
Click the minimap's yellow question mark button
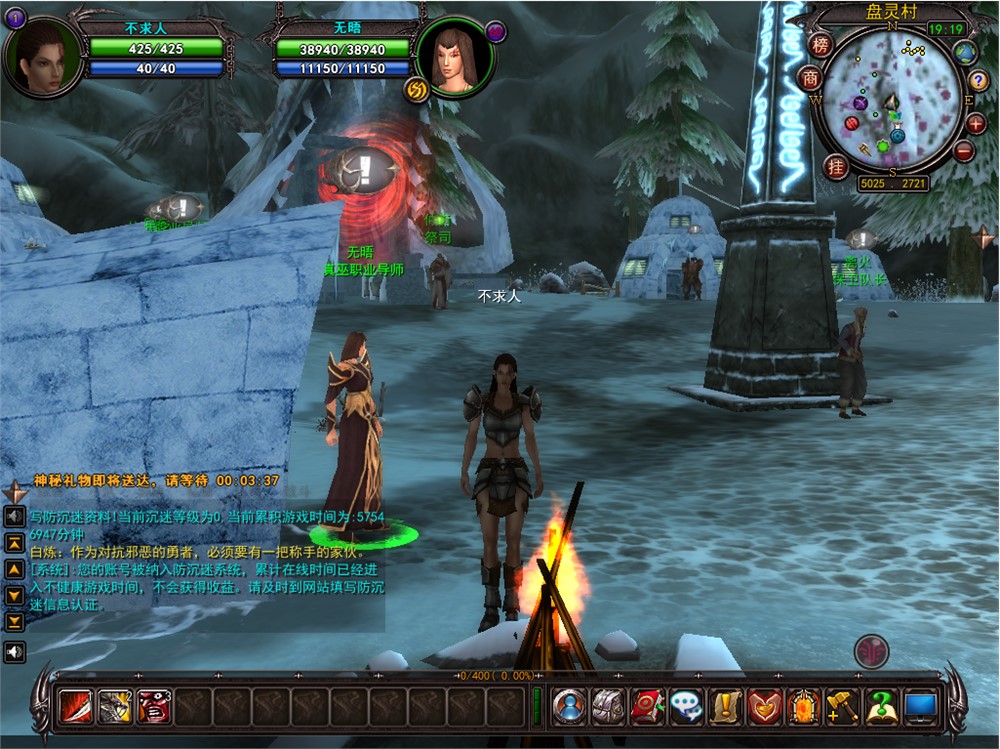(978, 81)
